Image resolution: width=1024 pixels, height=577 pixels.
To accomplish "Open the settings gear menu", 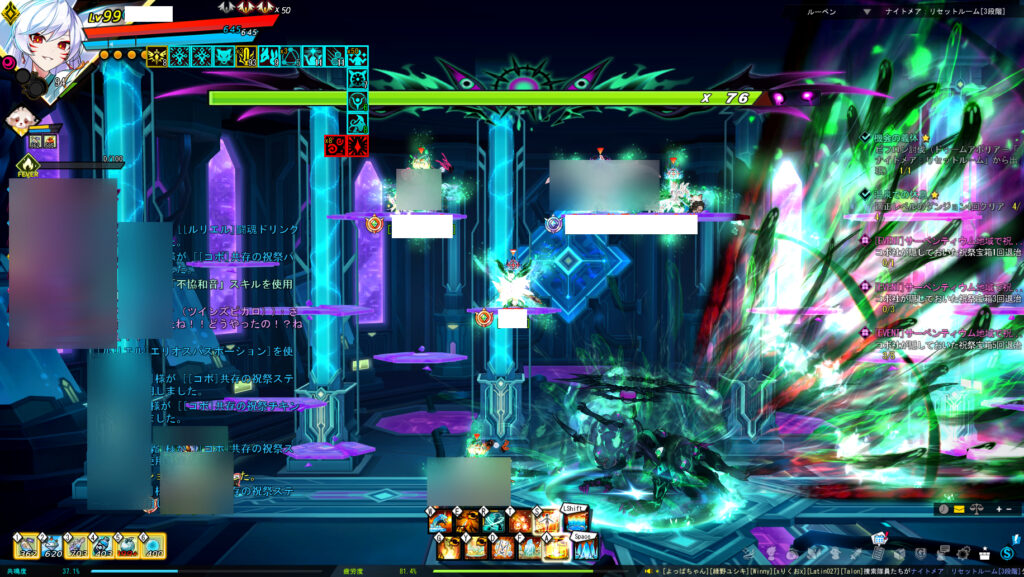I will pos(963,553).
